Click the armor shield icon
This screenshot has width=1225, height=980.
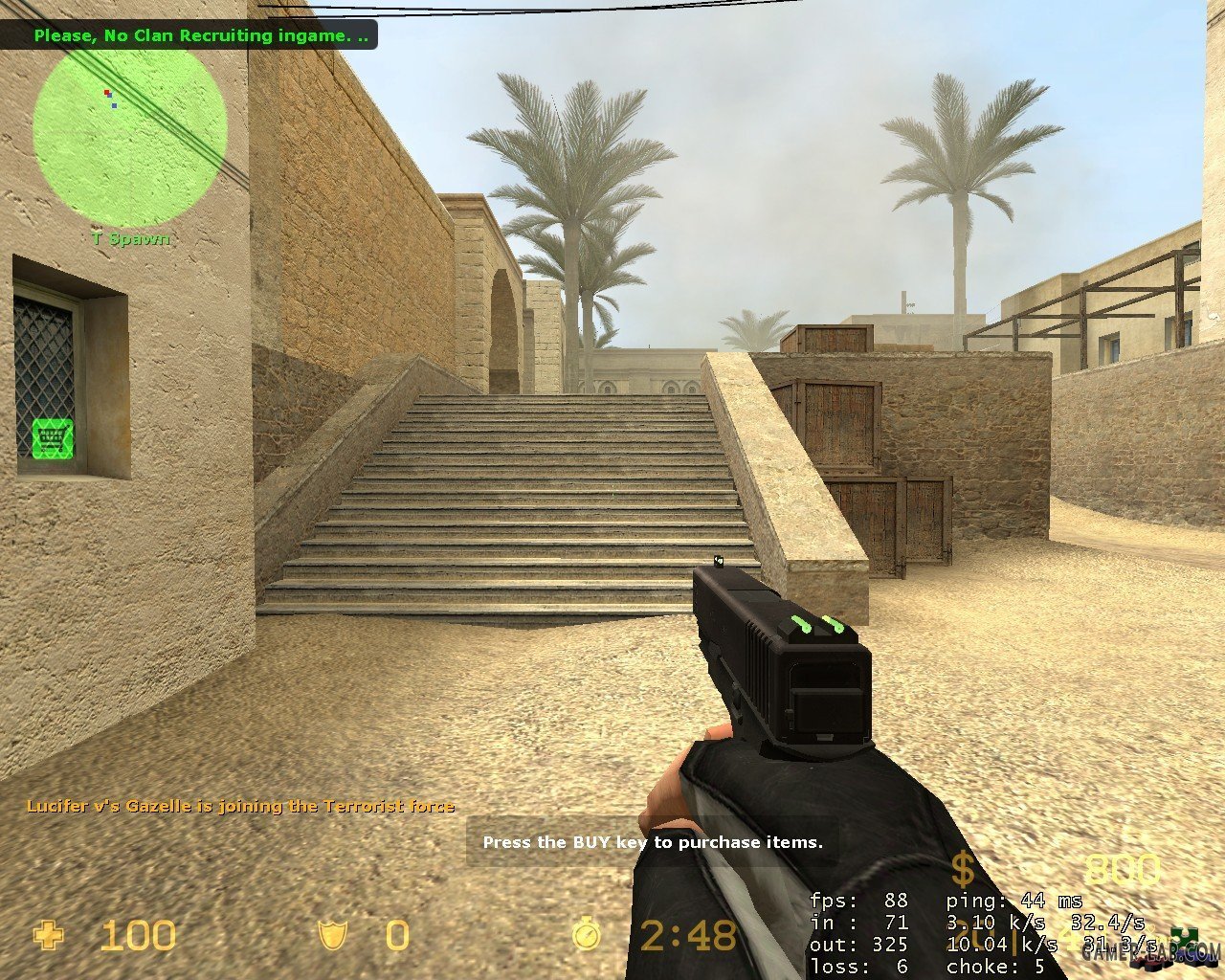pyautogui.click(x=334, y=935)
